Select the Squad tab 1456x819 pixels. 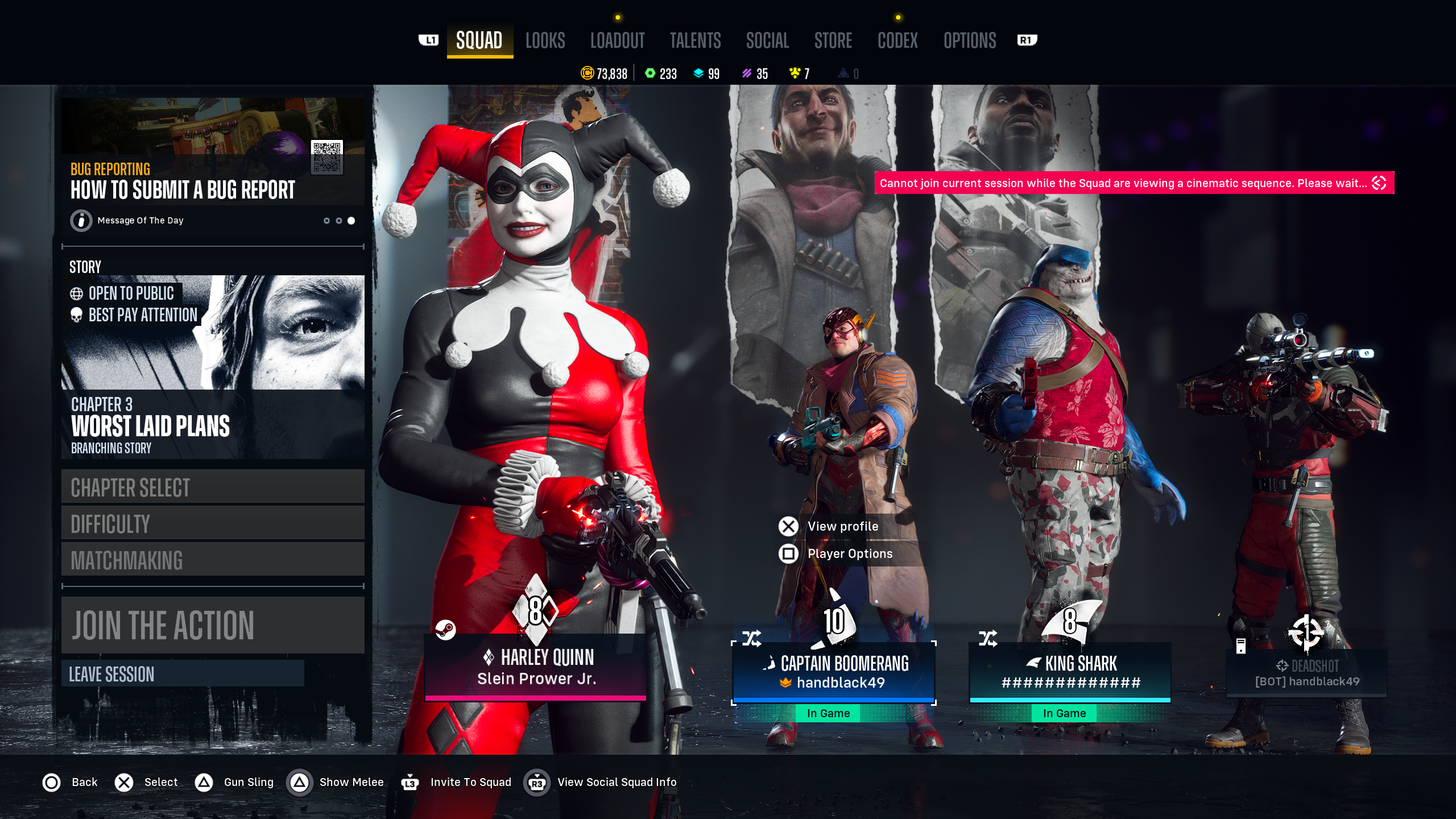click(x=479, y=40)
